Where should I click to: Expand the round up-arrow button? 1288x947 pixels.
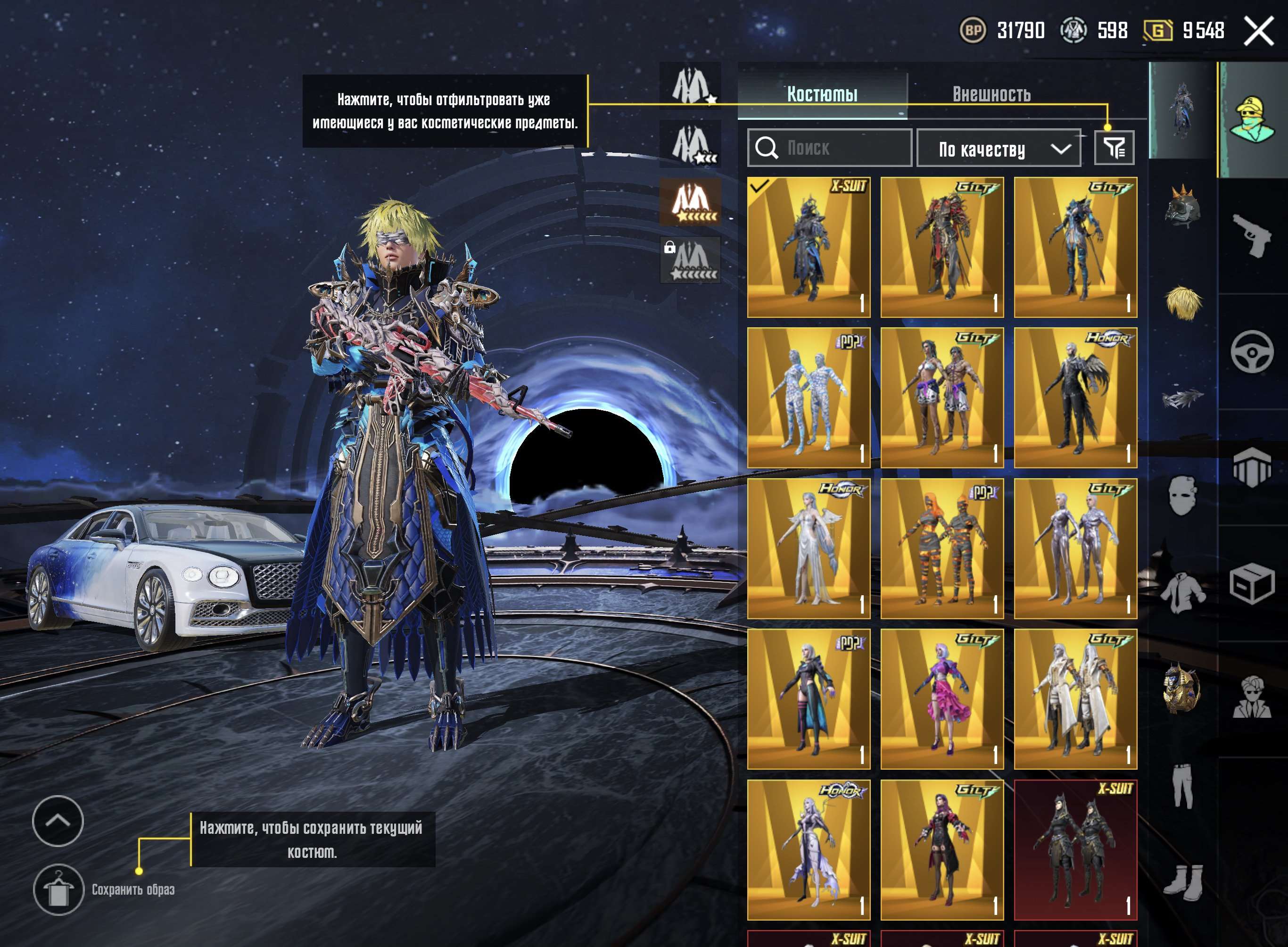tap(58, 821)
